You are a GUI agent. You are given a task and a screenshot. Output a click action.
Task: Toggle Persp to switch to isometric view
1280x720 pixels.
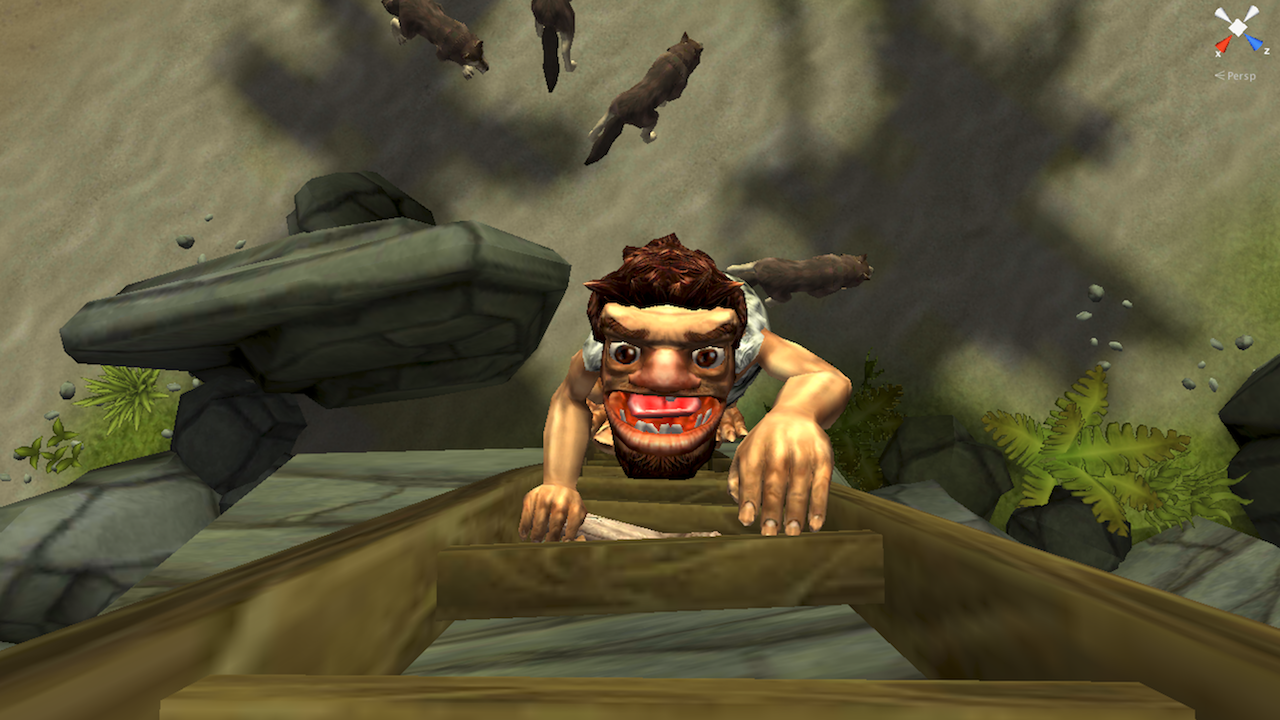click(1241, 75)
